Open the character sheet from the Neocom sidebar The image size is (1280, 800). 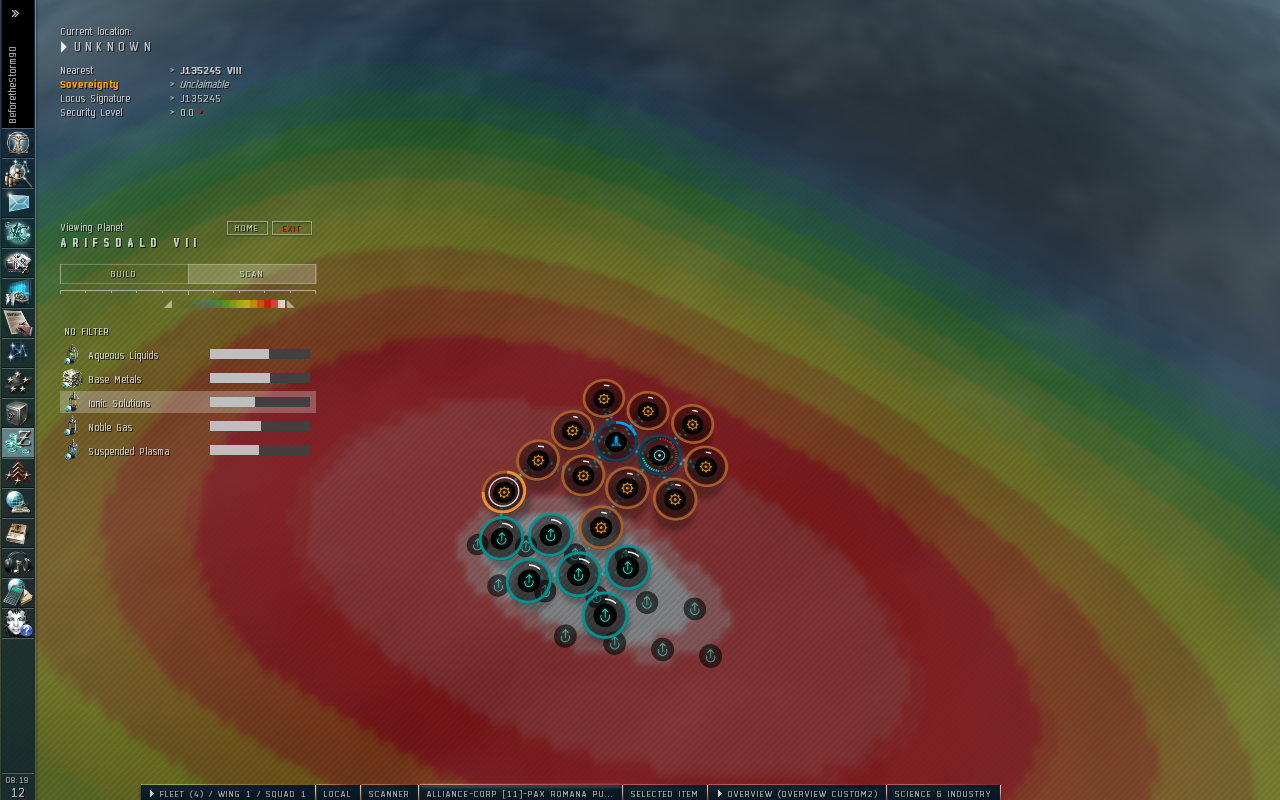pos(17,142)
